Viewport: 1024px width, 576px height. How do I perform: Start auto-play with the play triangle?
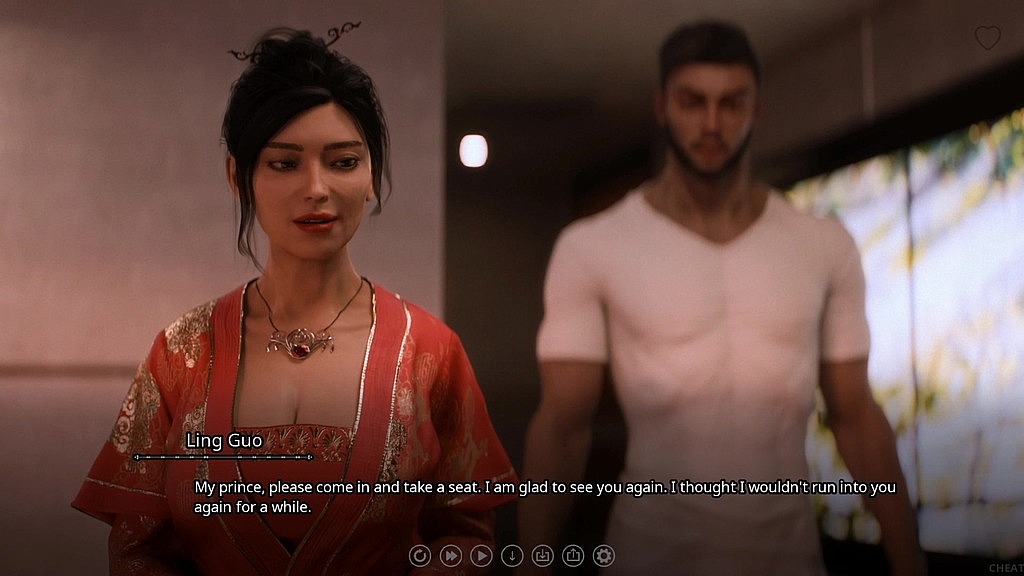click(x=481, y=555)
